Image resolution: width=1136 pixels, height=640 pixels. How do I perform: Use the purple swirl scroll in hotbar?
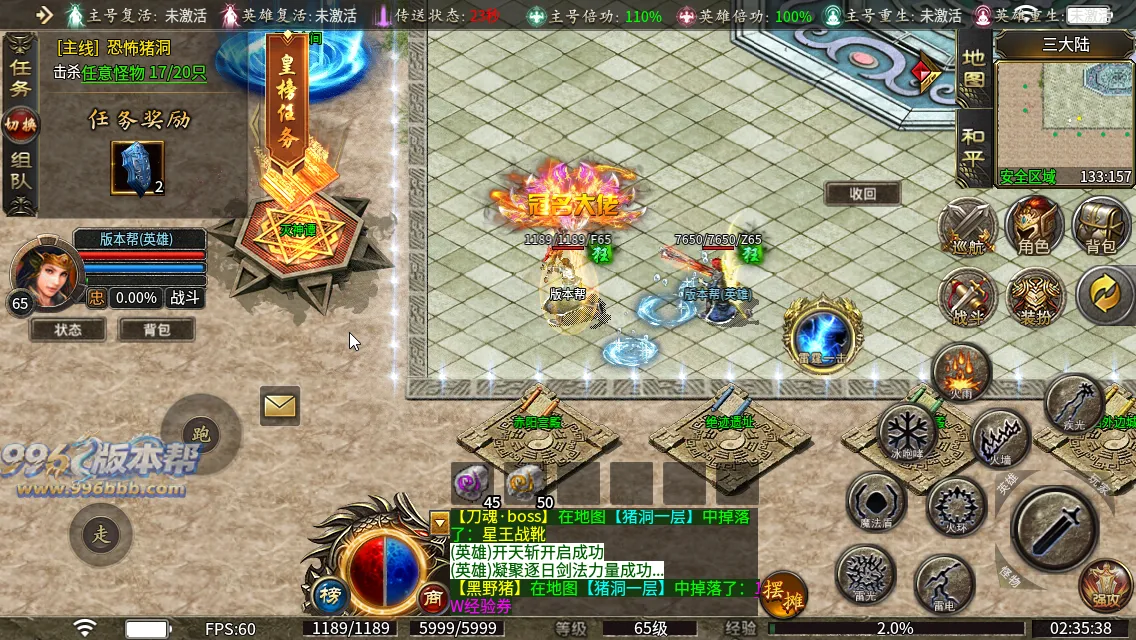pyautogui.click(x=471, y=483)
